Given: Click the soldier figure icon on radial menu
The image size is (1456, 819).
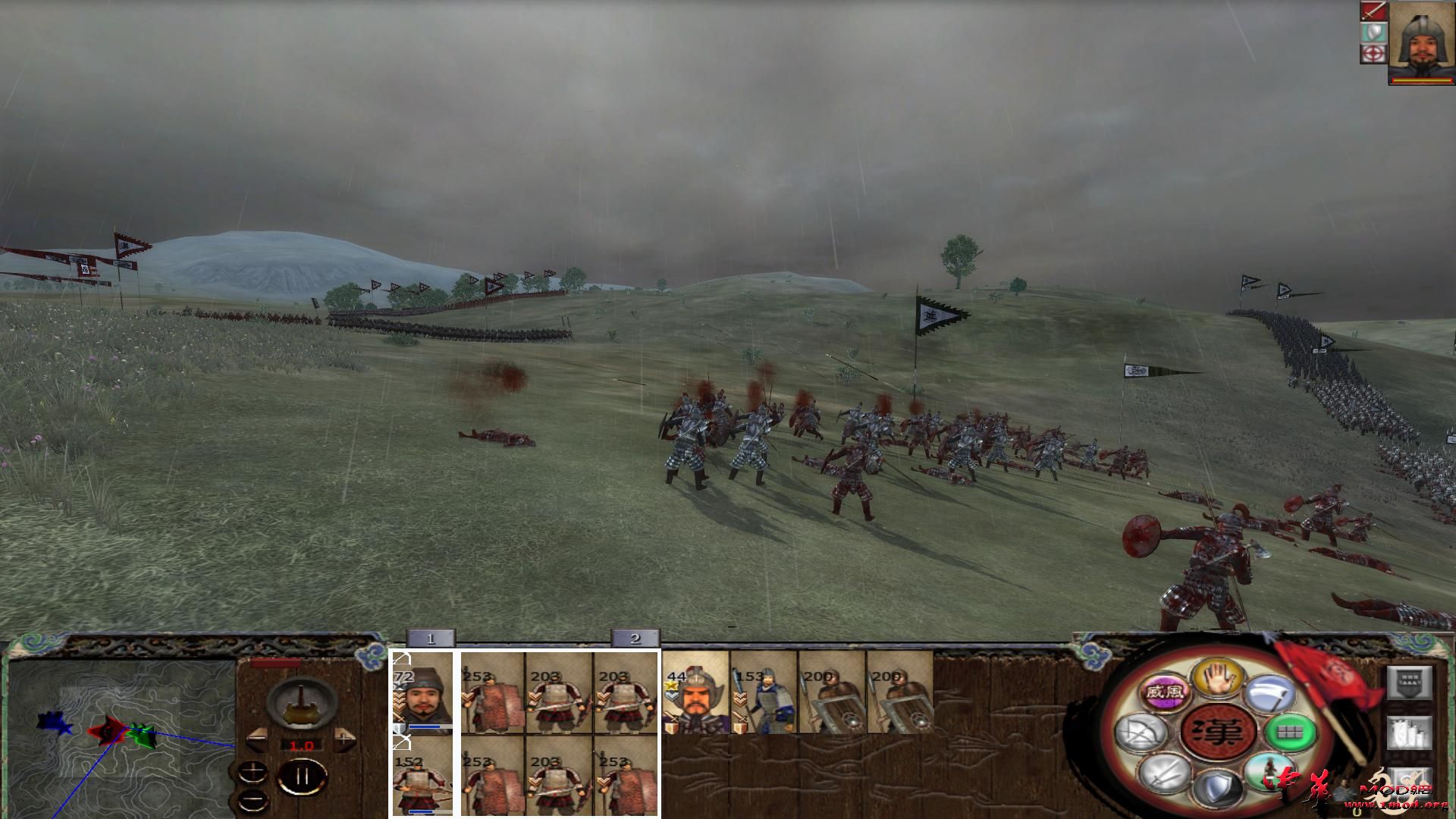Looking at the screenshot, I should 1270,773.
